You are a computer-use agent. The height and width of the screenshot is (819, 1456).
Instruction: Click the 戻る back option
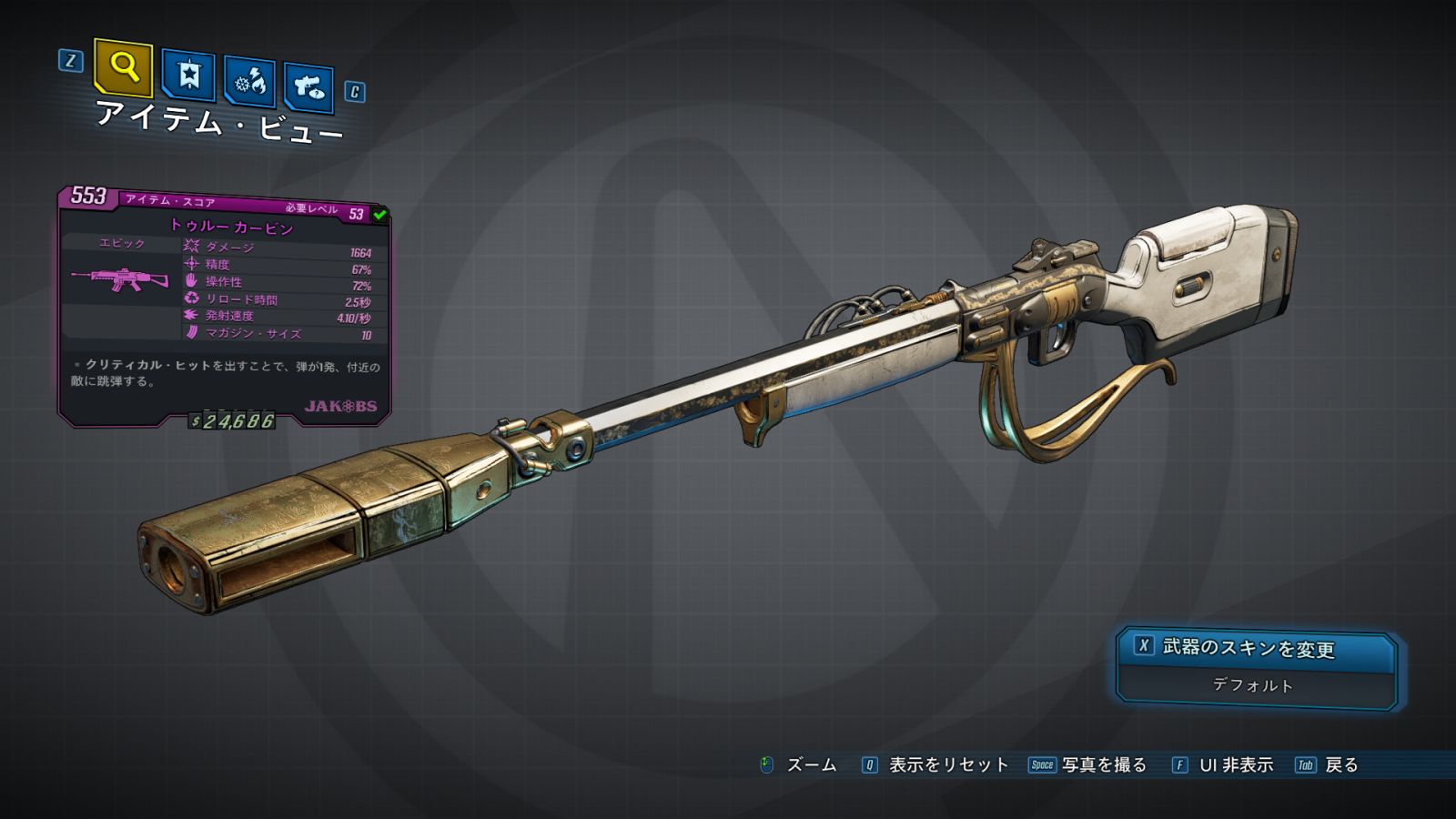click(1327, 765)
